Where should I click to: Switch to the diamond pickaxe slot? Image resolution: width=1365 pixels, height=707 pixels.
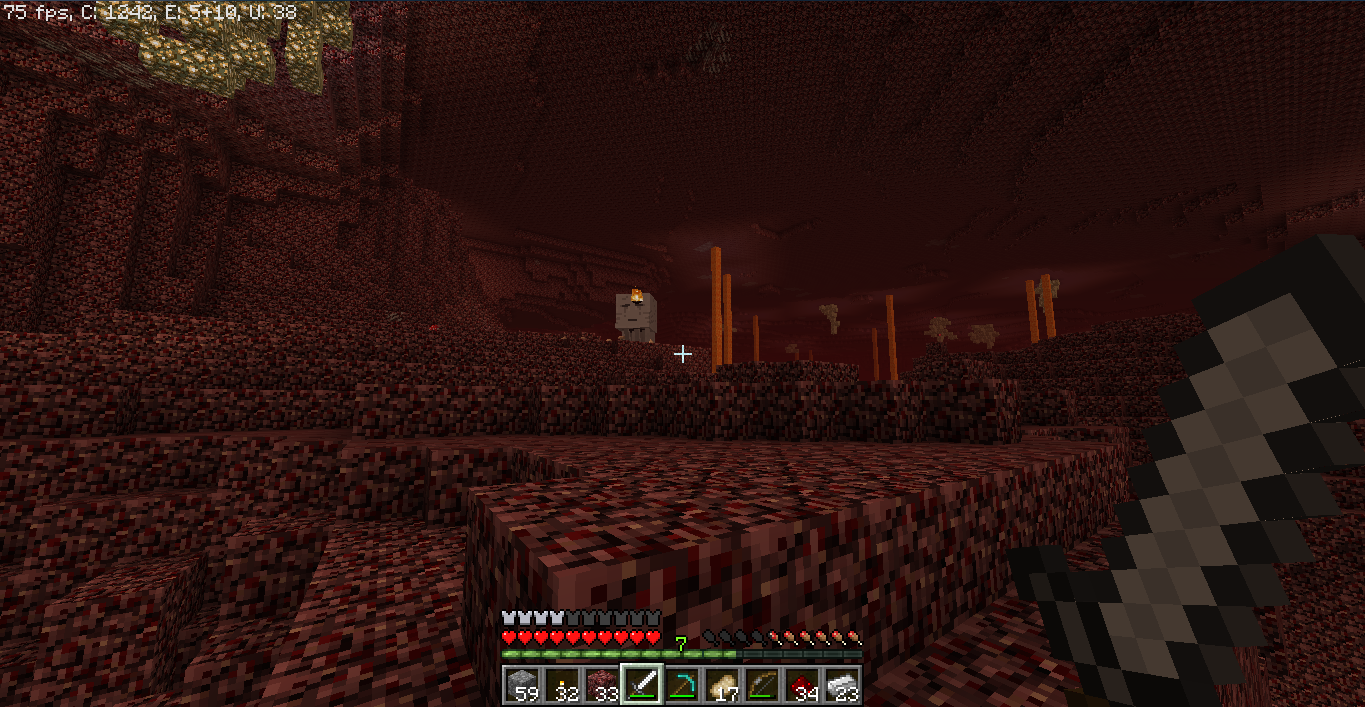pos(681,685)
